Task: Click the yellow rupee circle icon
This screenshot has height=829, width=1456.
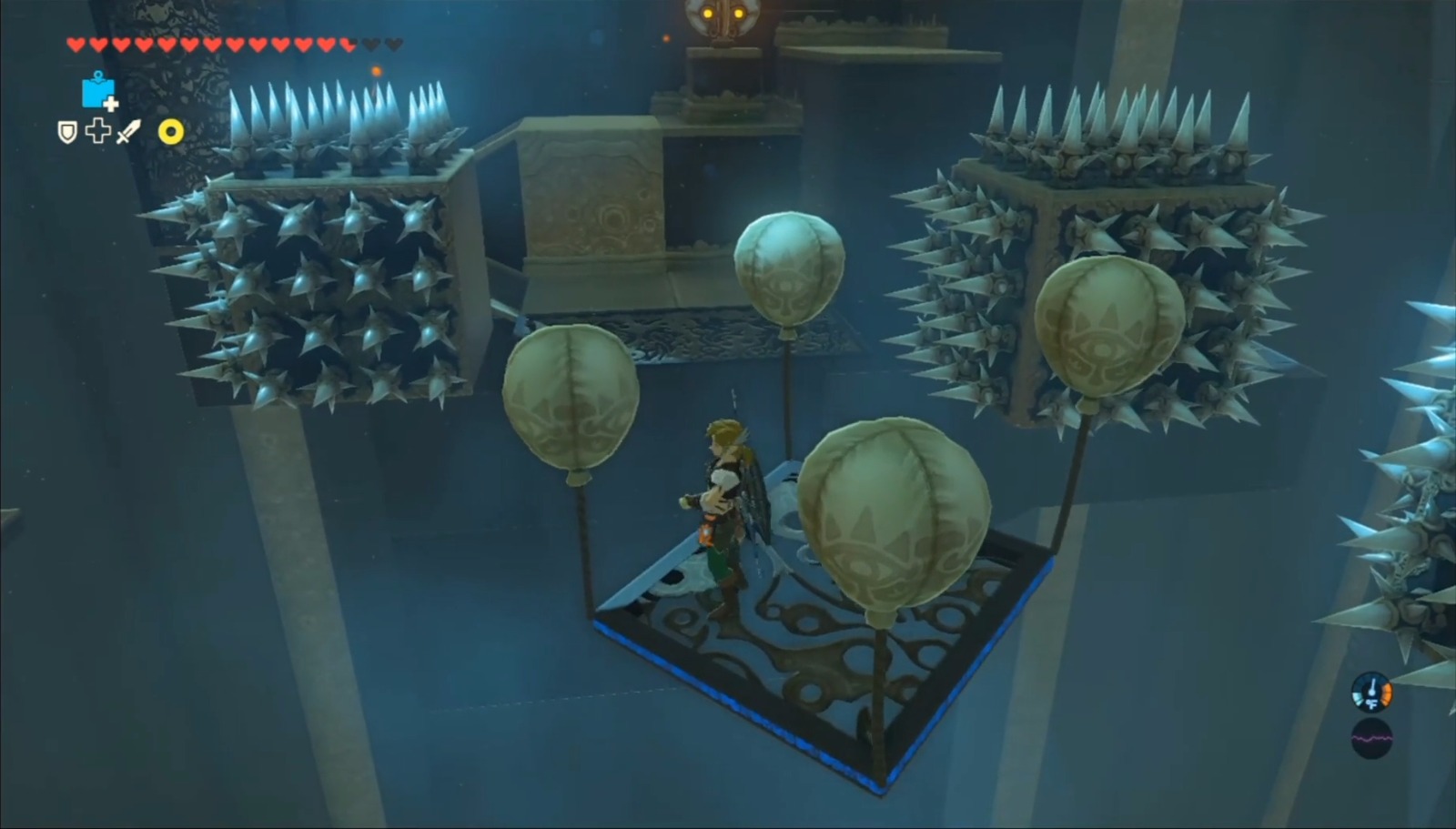Action: coord(171,133)
